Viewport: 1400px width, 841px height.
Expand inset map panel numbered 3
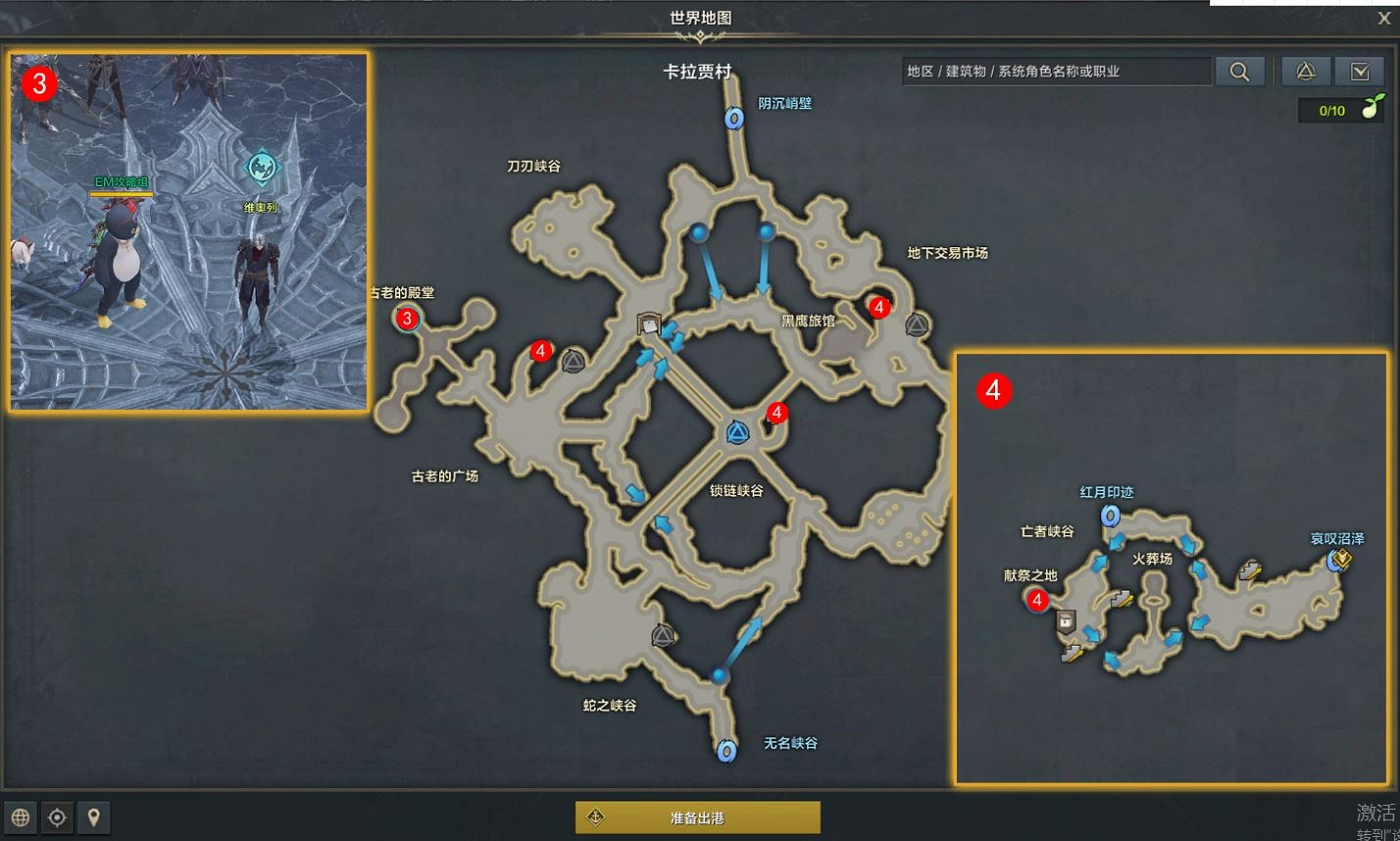pos(41,85)
